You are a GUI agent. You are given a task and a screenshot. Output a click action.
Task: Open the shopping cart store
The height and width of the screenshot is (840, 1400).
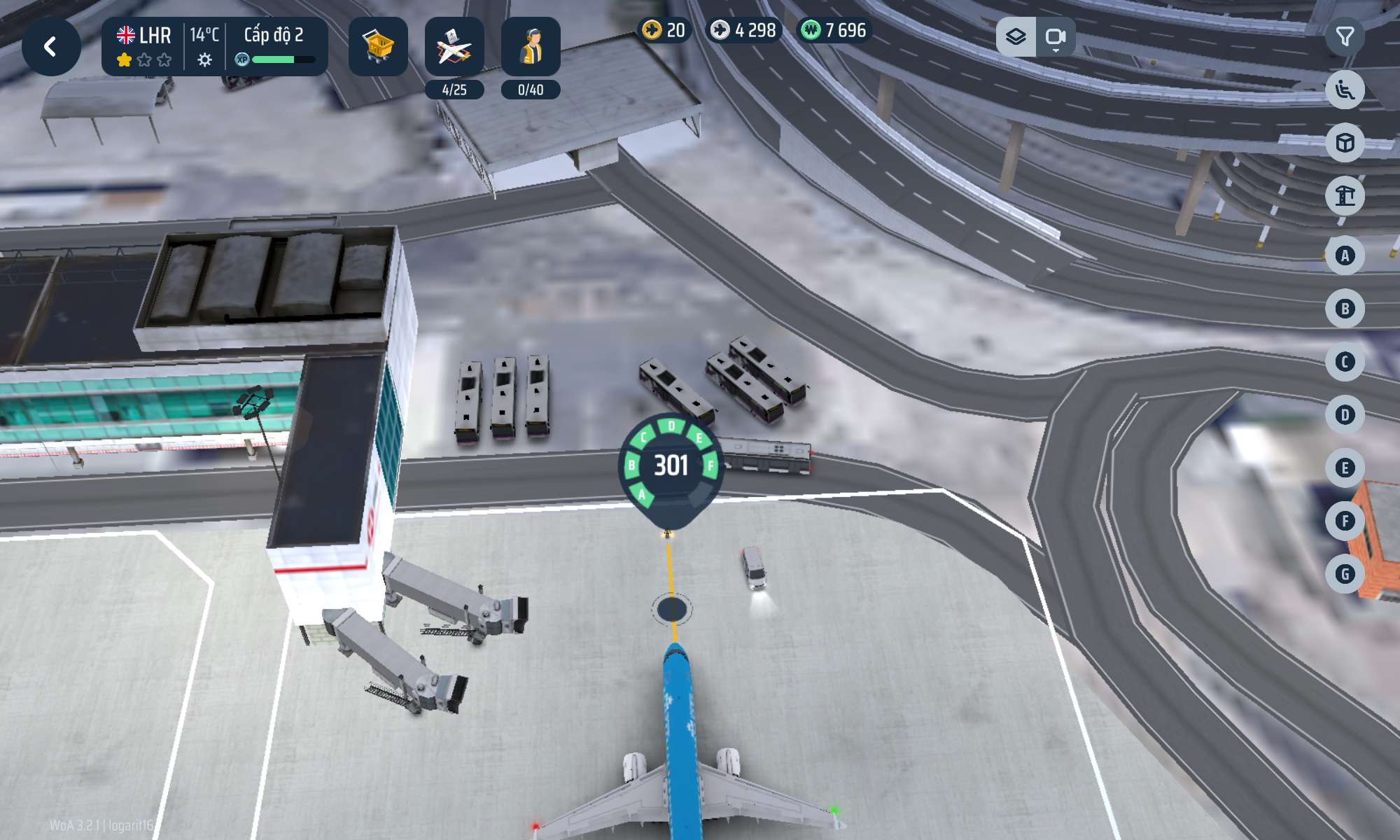point(378,47)
